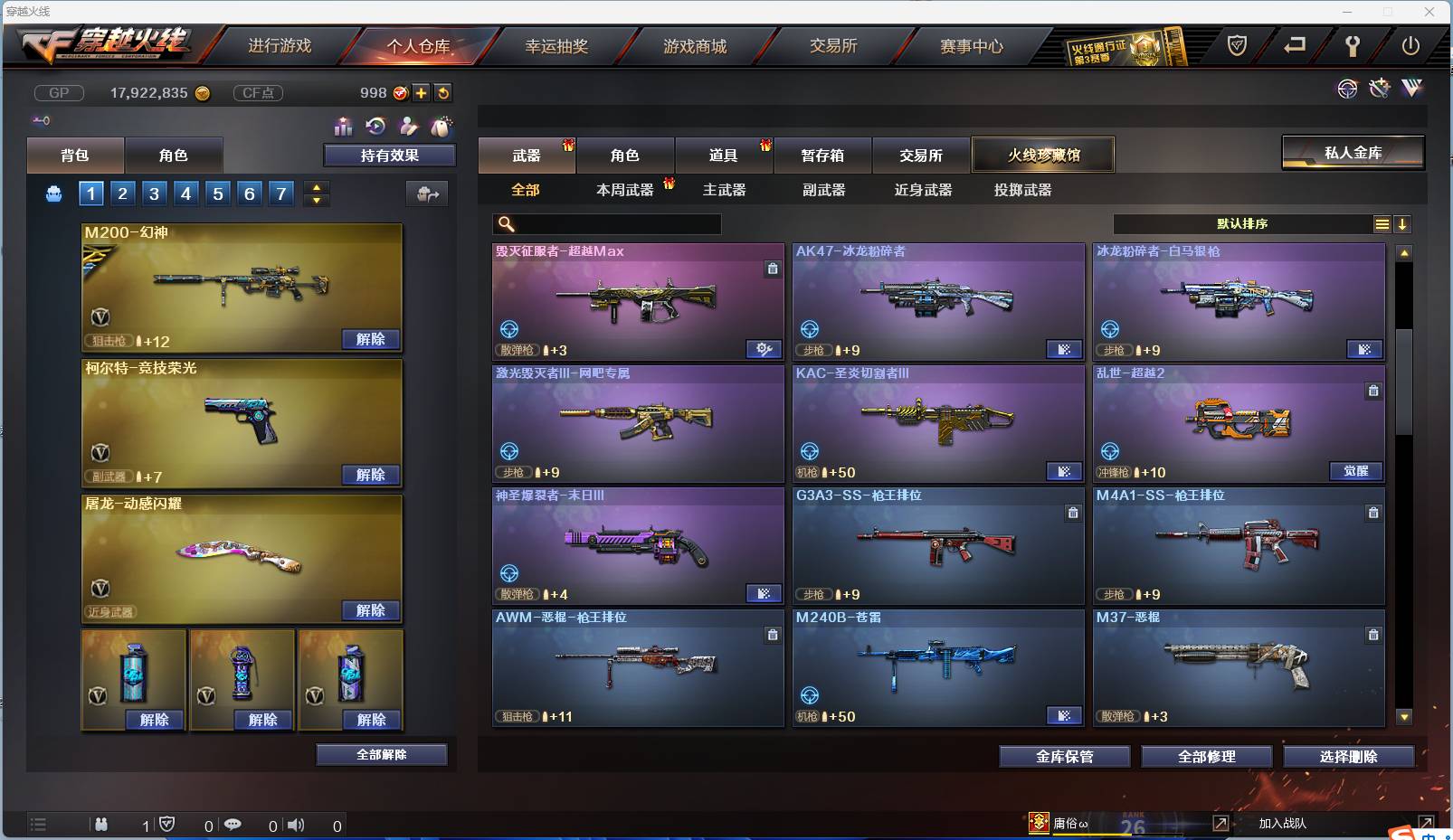Open the 火线珍藏馆 warehouse tab
The image size is (1453, 840).
click(x=1042, y=155)
